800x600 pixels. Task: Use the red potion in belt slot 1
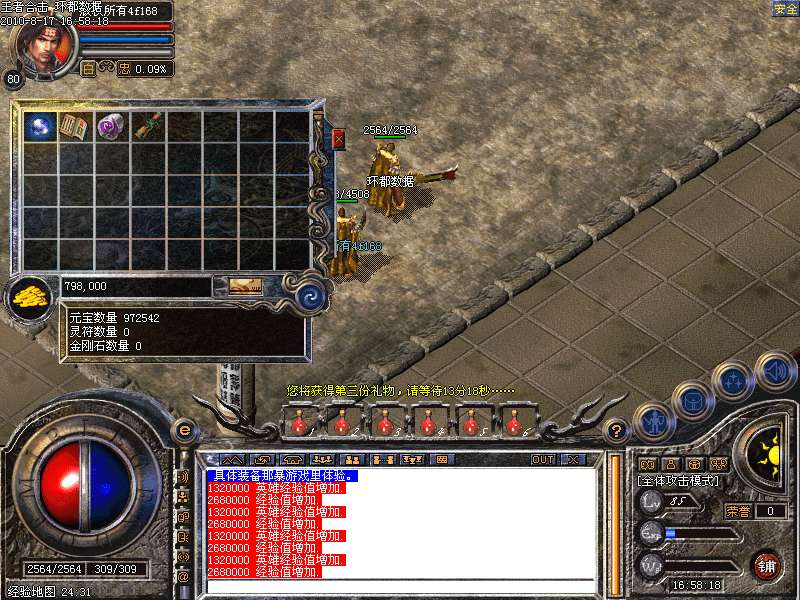point(299,424)
